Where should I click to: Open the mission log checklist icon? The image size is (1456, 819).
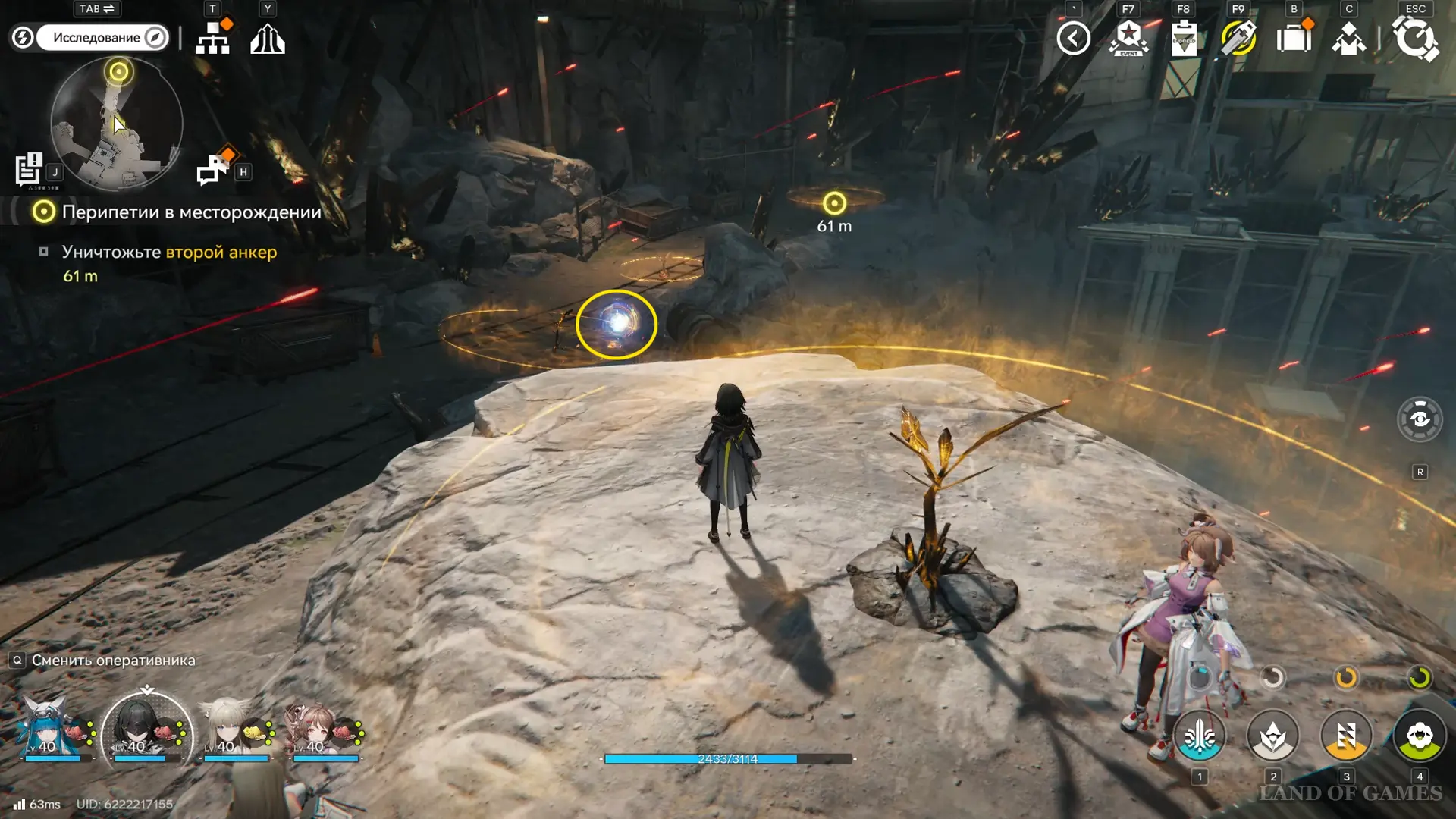point(30,169)
